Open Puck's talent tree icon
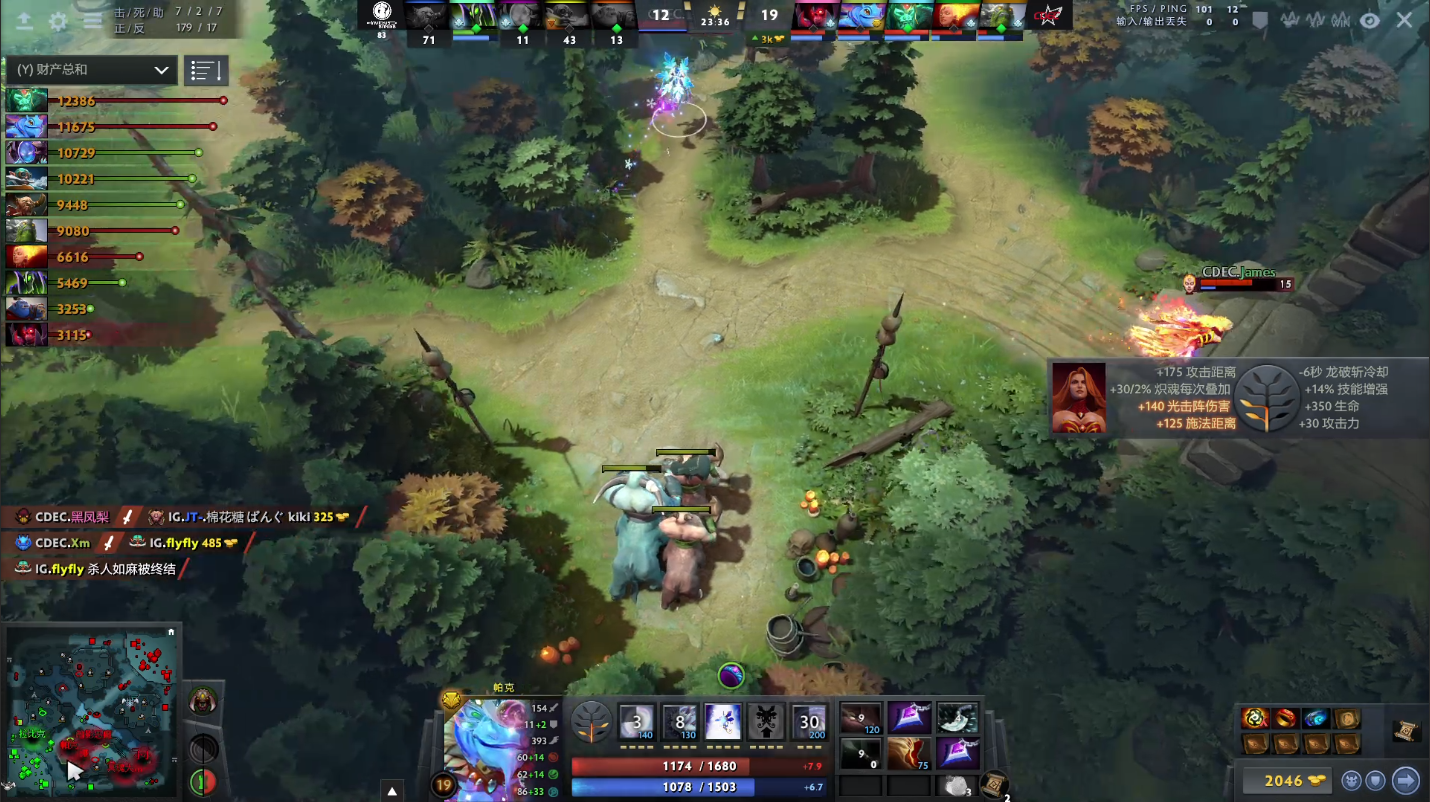 click(x=591, y=721)
